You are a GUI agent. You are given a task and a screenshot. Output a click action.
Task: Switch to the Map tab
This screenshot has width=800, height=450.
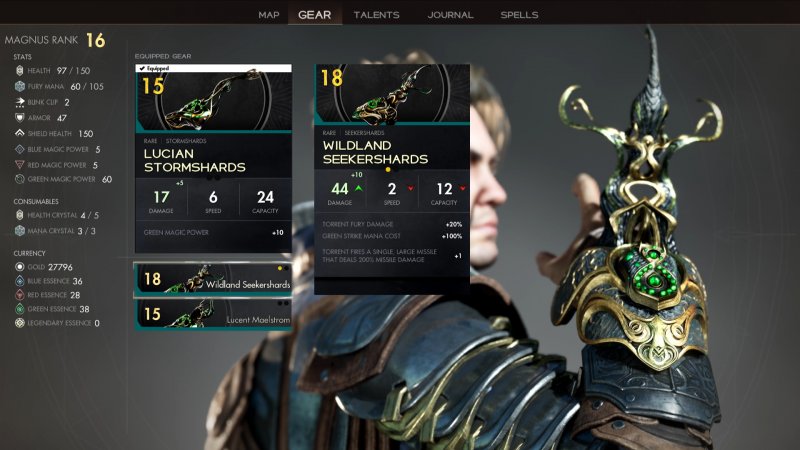(x=269, y=15)
